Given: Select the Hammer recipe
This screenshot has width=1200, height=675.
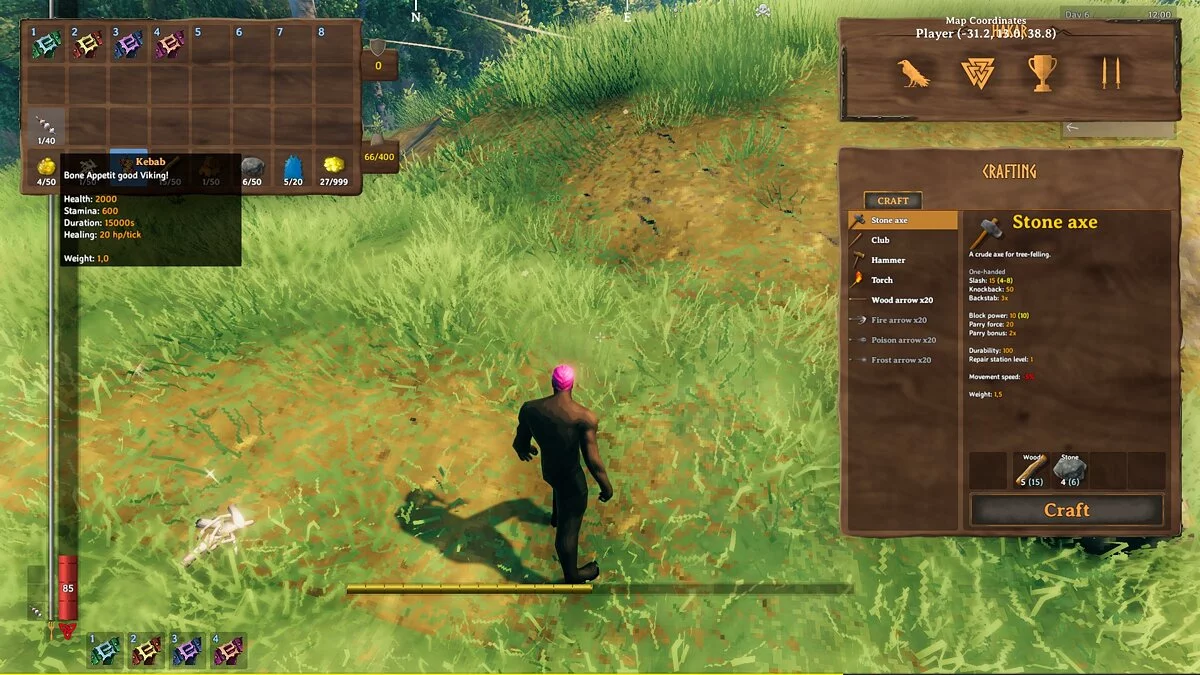Looking at the screenshot, I should 887,260.
